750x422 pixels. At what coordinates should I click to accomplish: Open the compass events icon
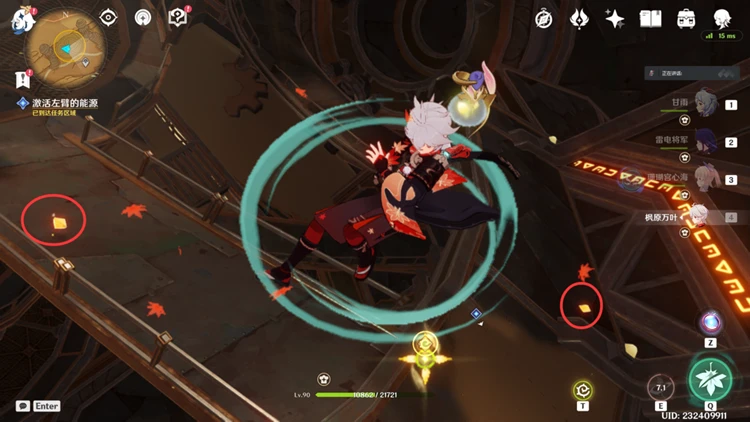pyautogui.click(x=544, y=19)
